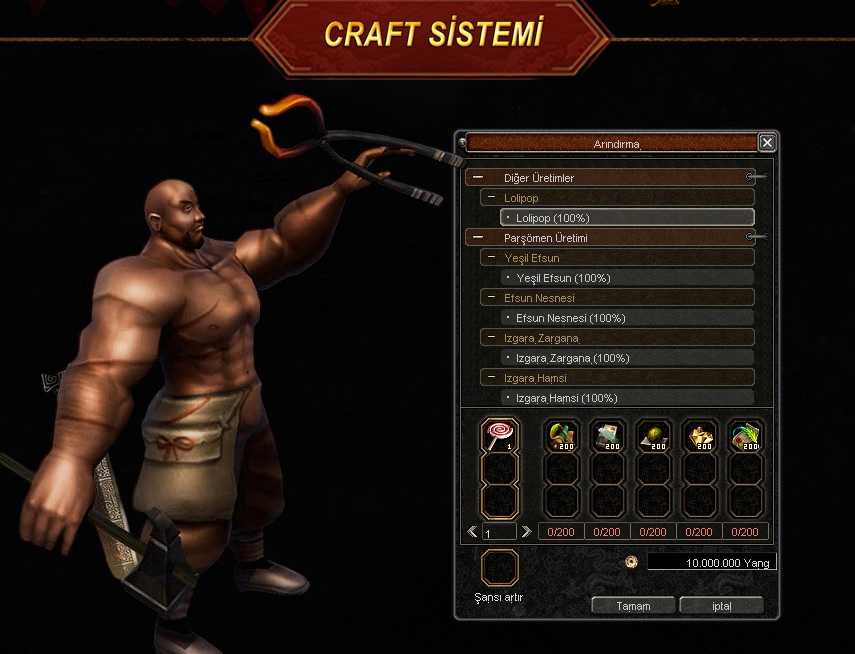Collapse the Parşömen Üretimi category
855x654 pixels.
tap(478, 238)
